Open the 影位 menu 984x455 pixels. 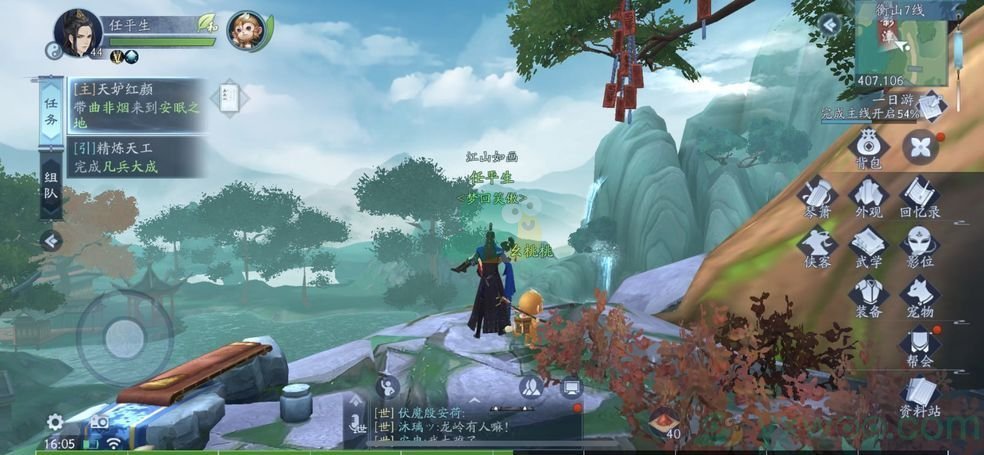[x=919, y=246]
